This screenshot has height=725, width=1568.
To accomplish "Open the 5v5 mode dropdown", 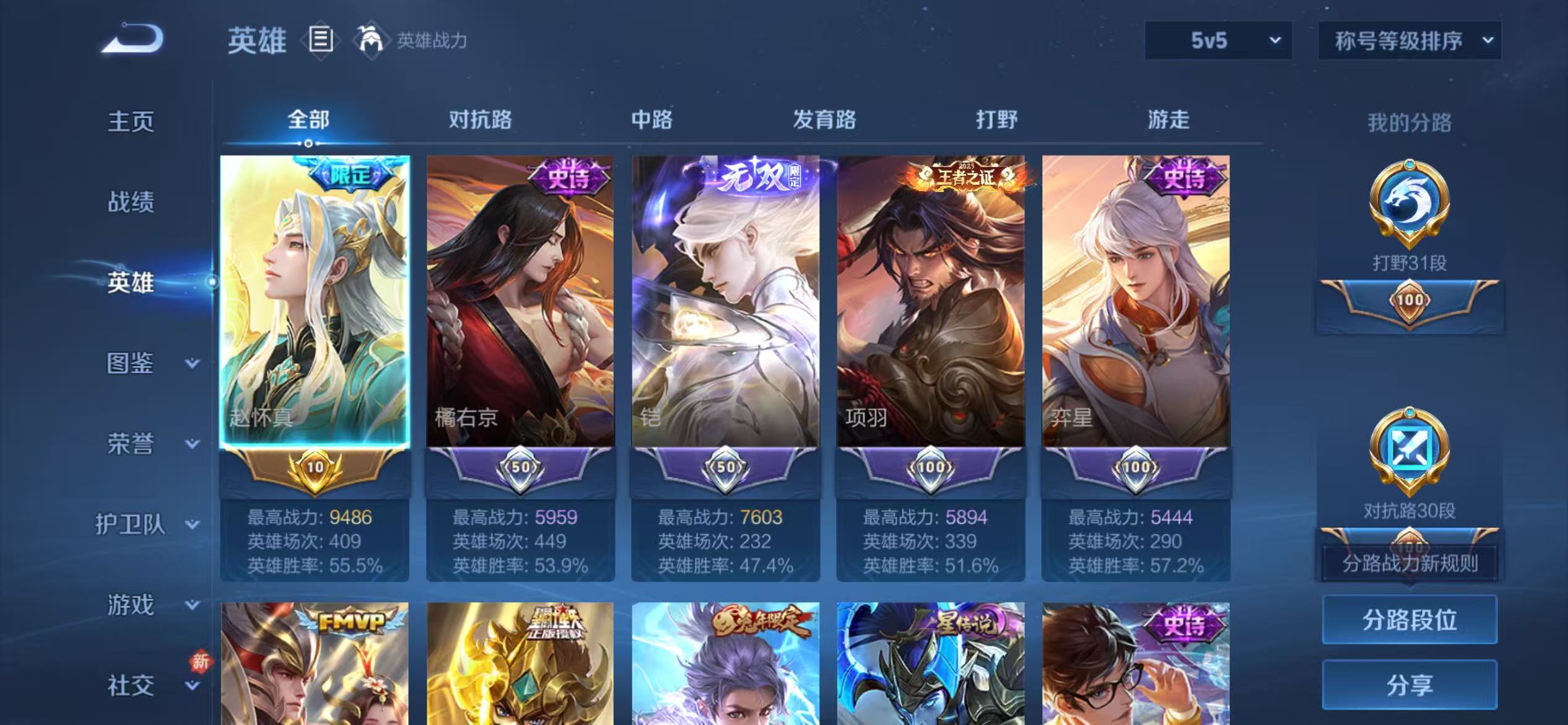I will click(x=1219, y=41).
